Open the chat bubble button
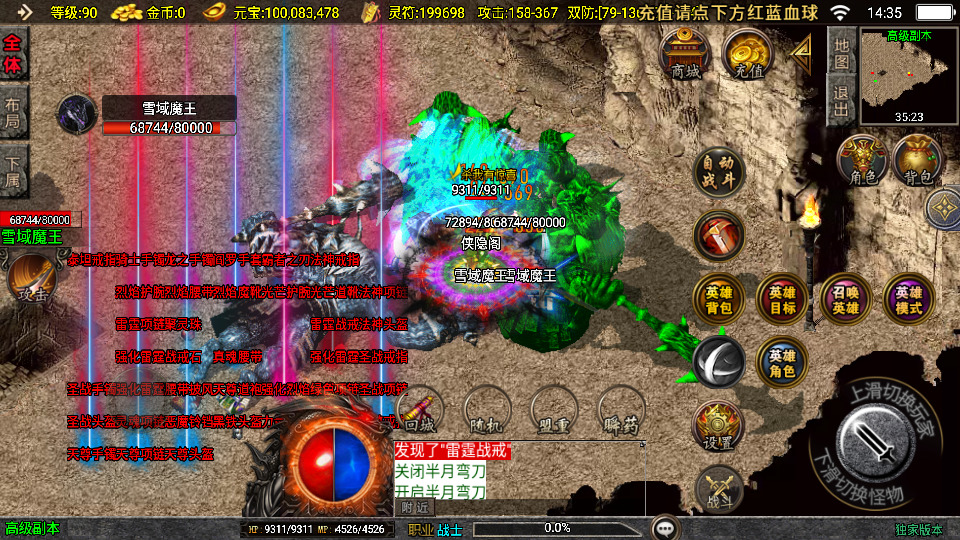 (x=664, y=527)
